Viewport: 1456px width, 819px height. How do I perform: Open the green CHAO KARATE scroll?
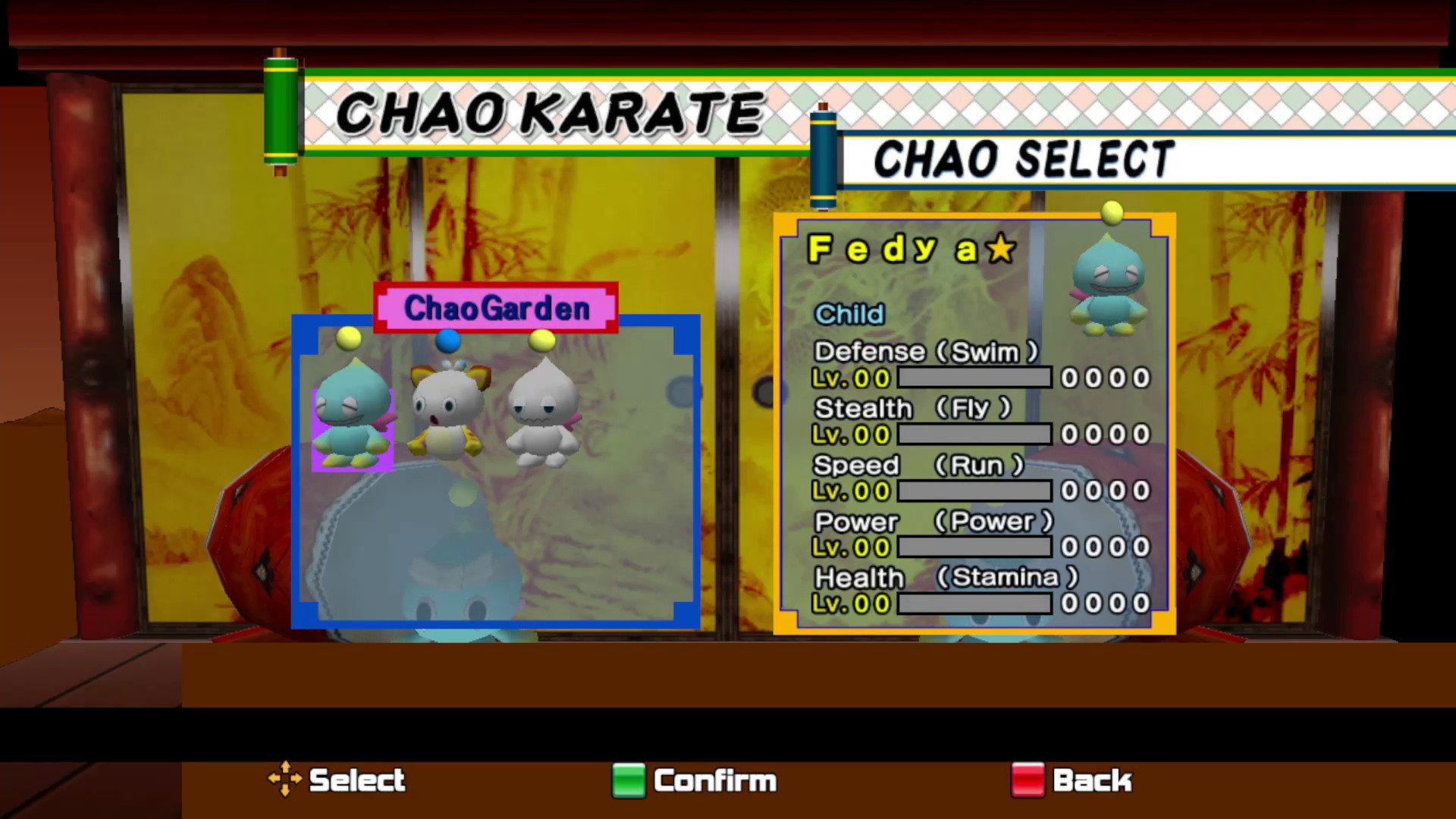(281, 110)
